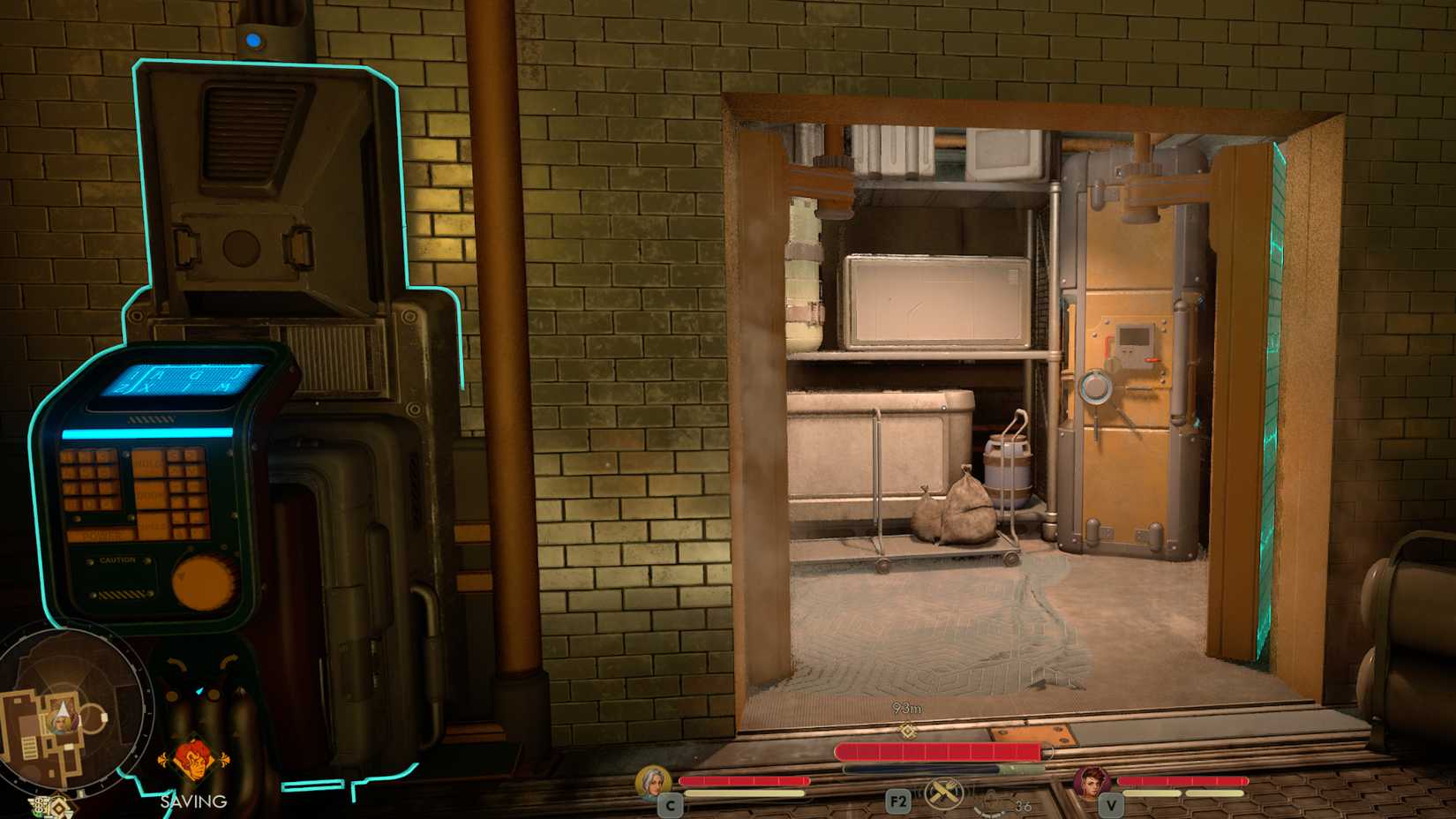Select the player arrow marker on the minimap
1456x819 pixels.
(63, 710)
